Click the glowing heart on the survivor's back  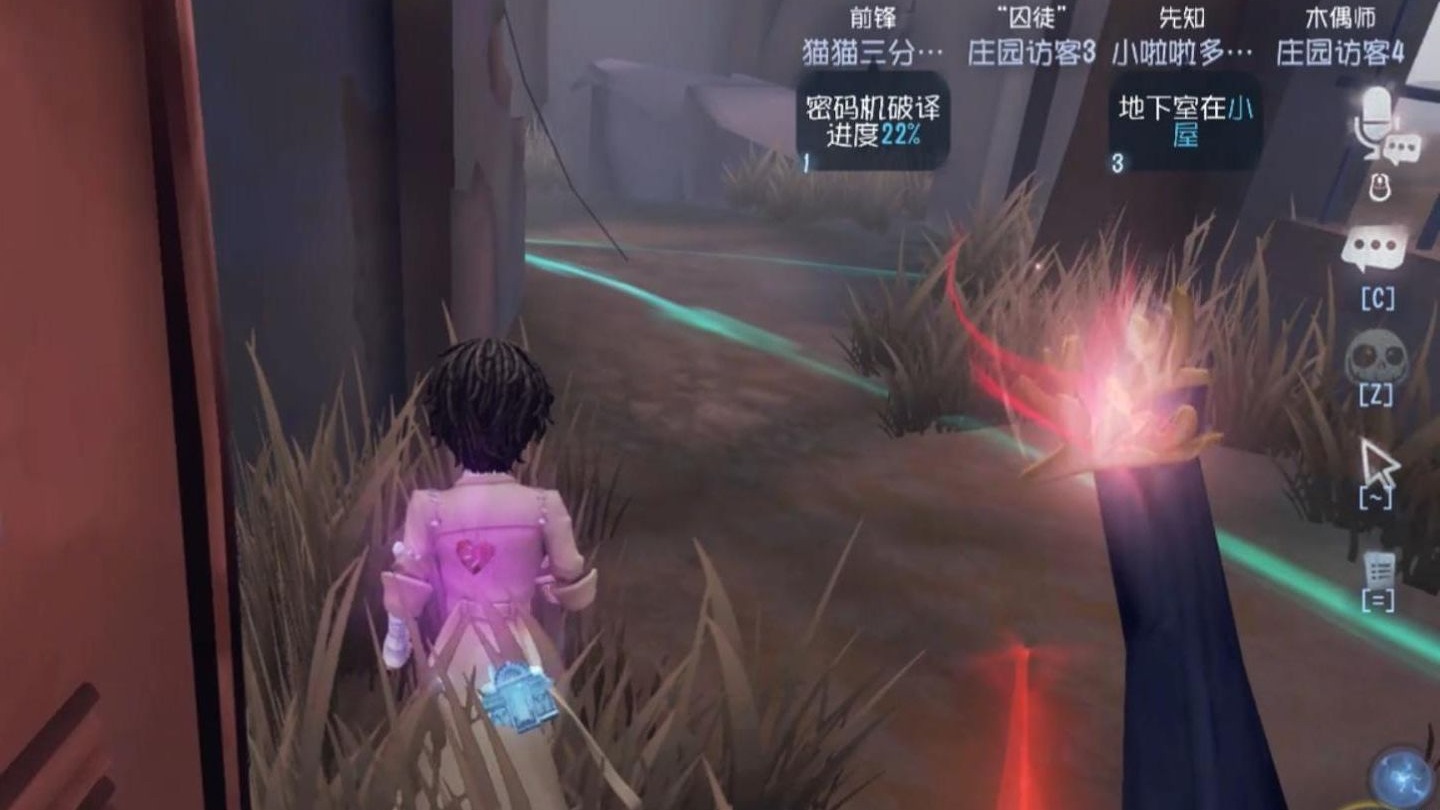tap(473, 554)
